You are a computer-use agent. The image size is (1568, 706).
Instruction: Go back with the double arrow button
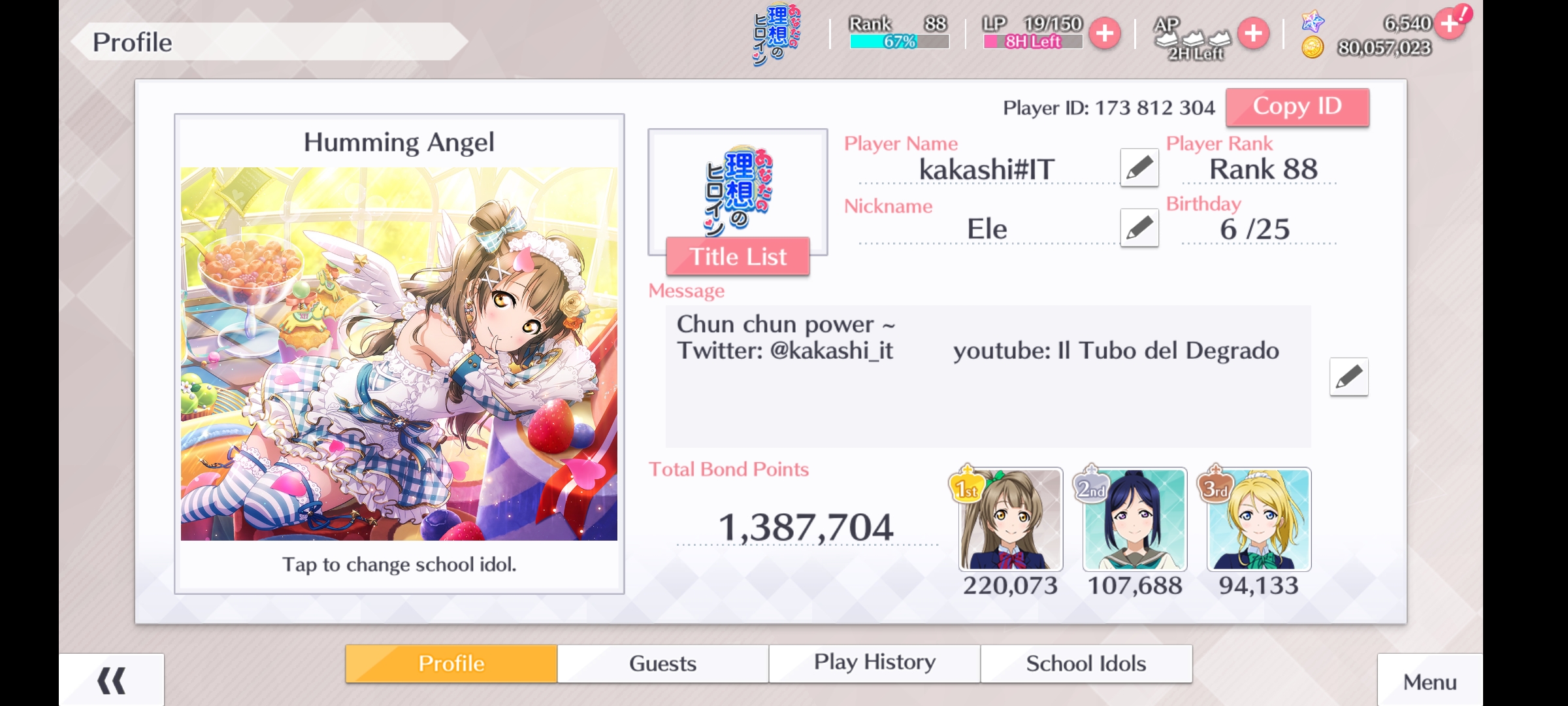click(112, 681)
